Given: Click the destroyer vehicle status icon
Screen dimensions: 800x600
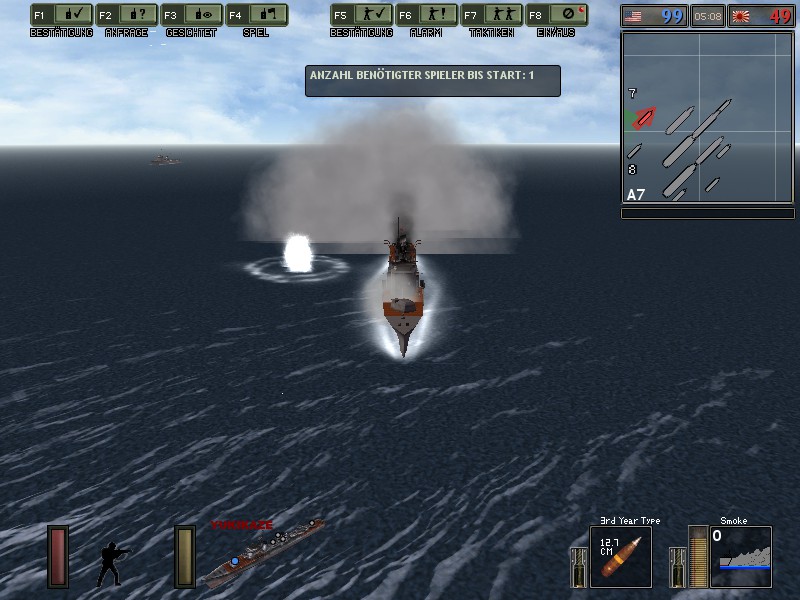Looking at the screenshot, I should tap(264, 552).
